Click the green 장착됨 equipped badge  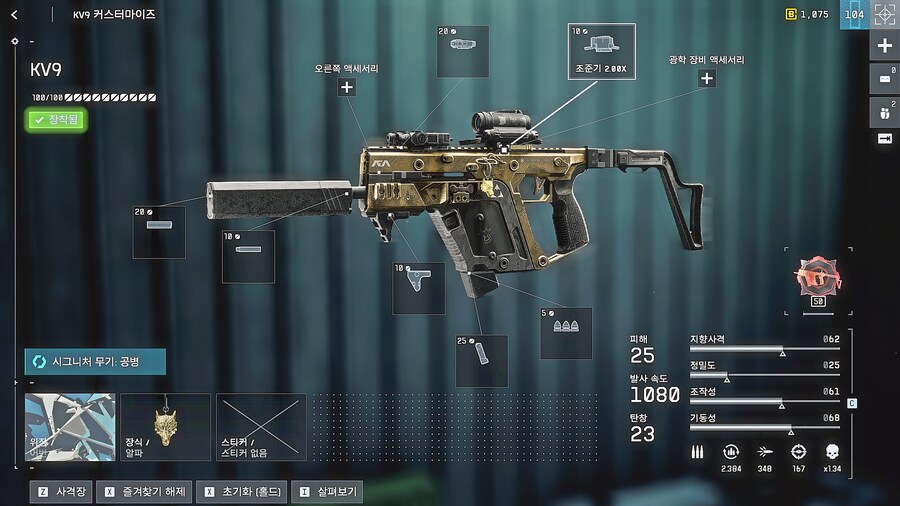[x=56, y=120]
